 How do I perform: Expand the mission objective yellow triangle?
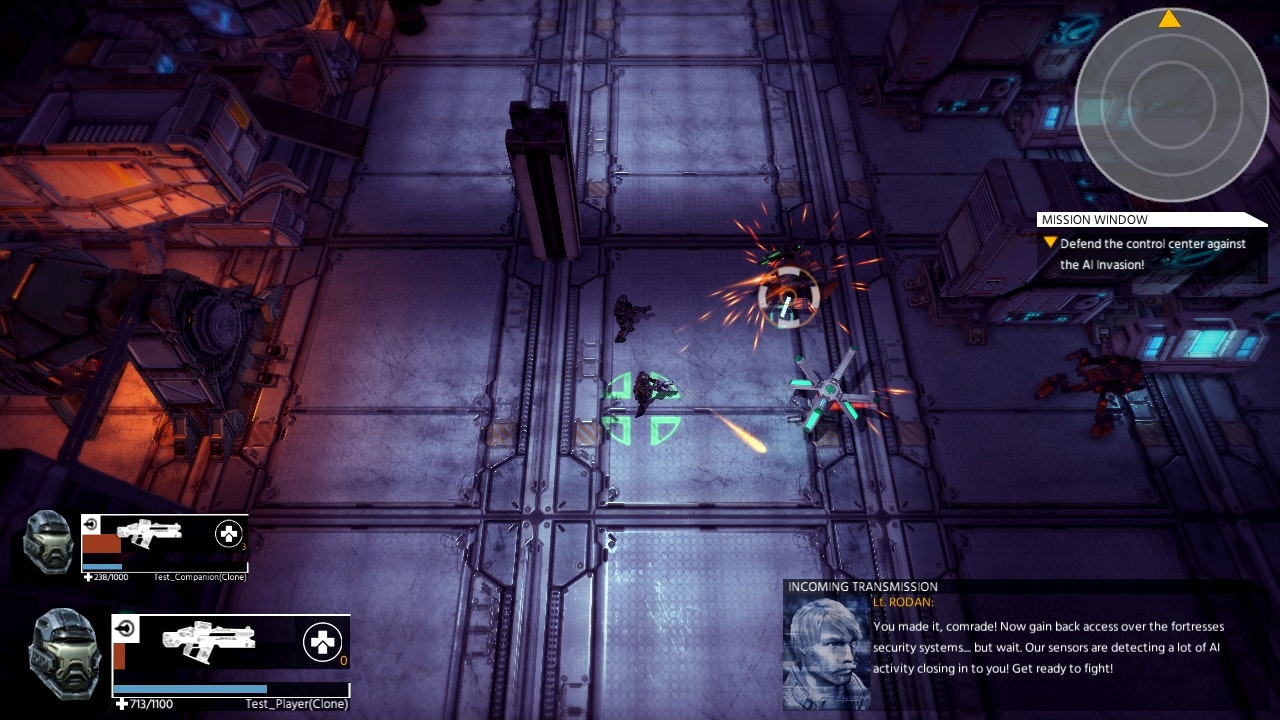1050,243
